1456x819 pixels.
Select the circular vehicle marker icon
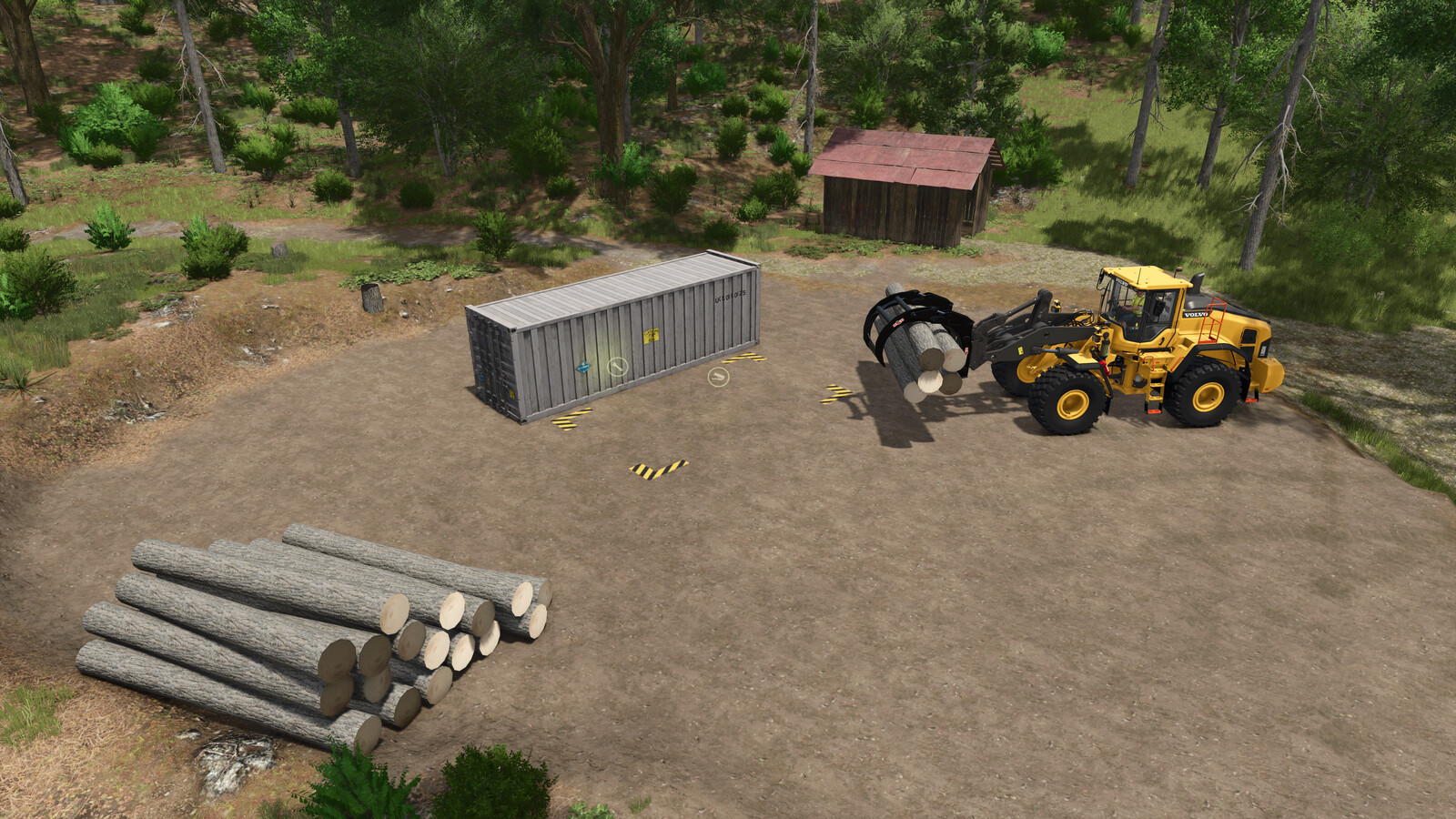pos(718,376)
